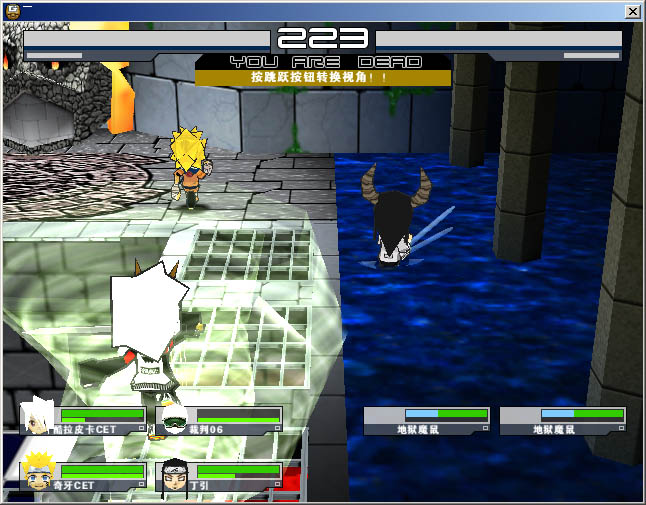Select the 裁判06 player portrait

[174, 419]
